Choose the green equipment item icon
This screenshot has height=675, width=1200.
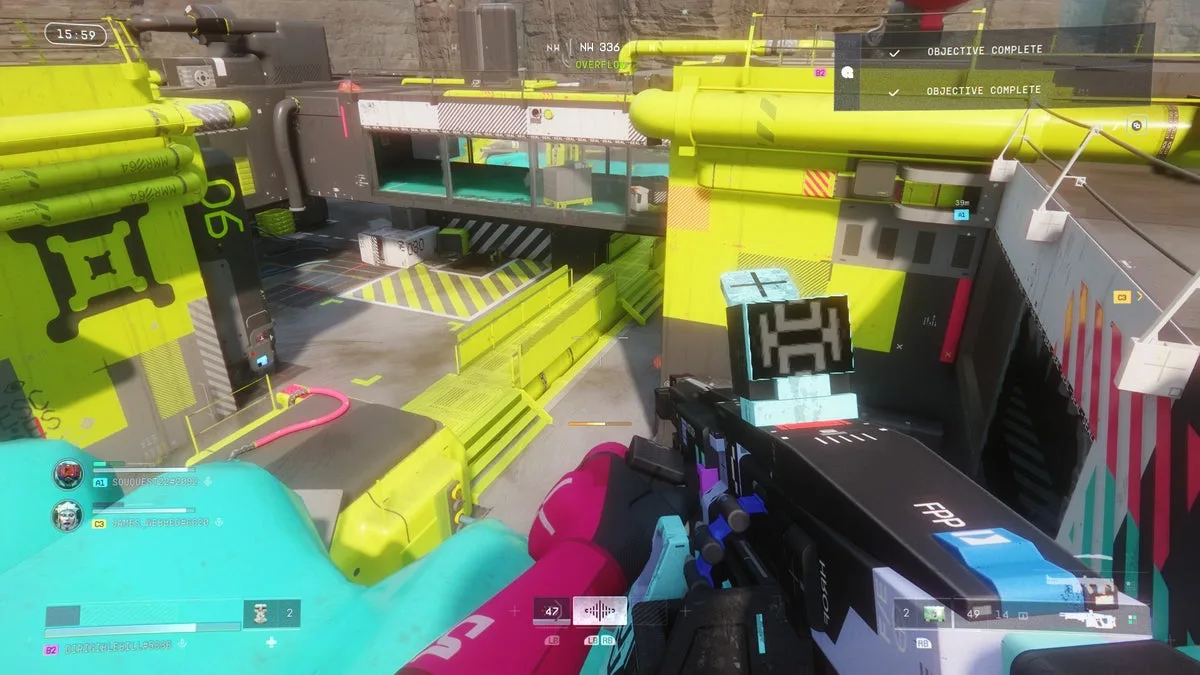tap(934, 613)
